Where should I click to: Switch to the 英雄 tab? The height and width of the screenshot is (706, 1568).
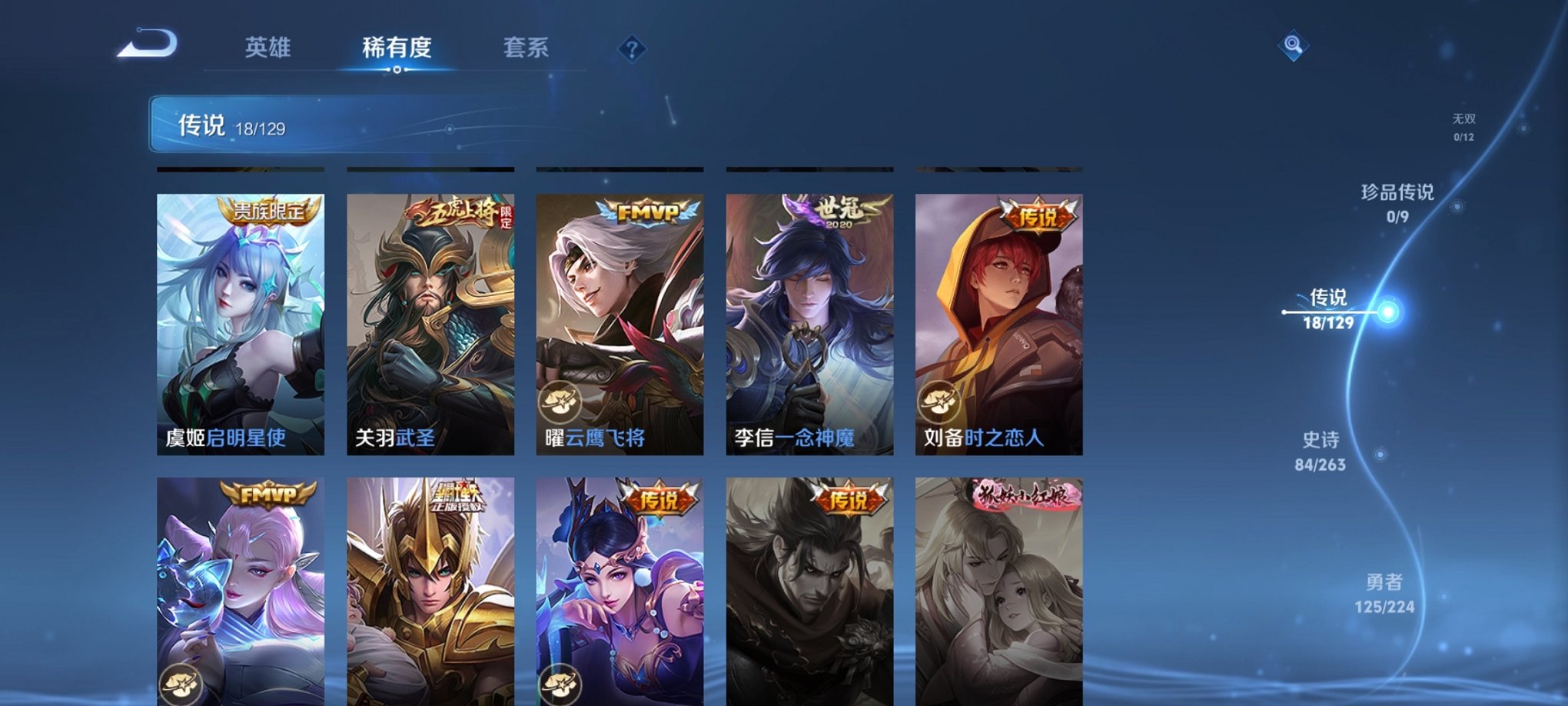click(x=266, y=48)
